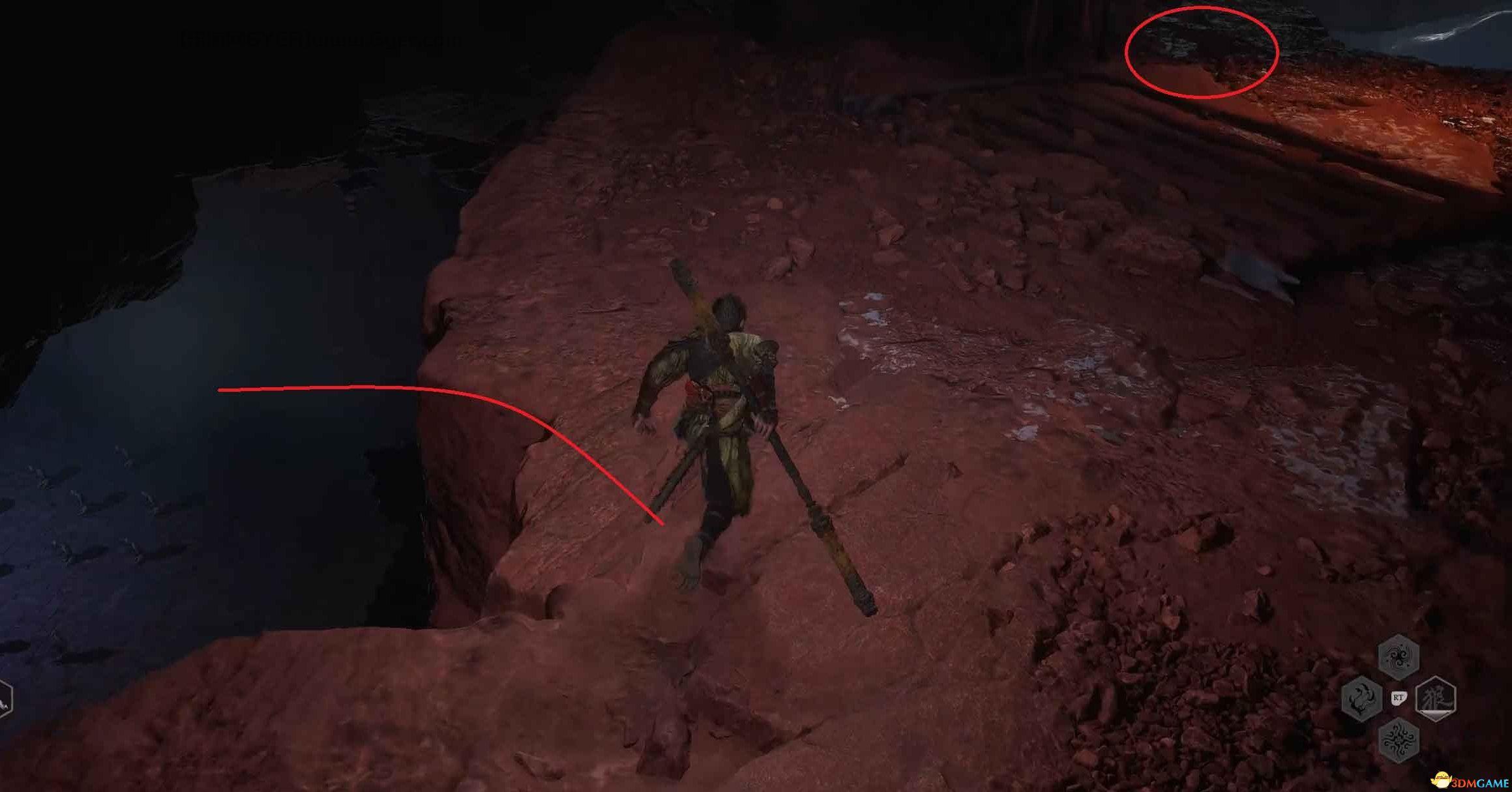Cast the ornate cross-pattern spell icon
Viewport: 1512px width, 792px height.
point(1399,741)
